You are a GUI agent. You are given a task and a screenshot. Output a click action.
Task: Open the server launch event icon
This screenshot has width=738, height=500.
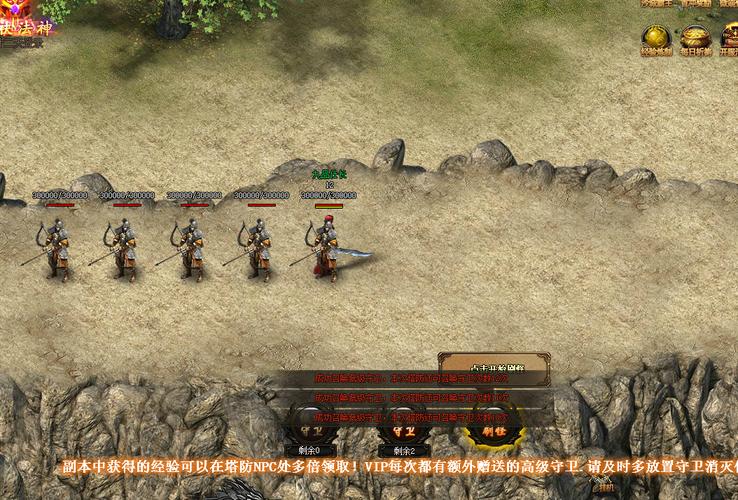pos(730,38)
